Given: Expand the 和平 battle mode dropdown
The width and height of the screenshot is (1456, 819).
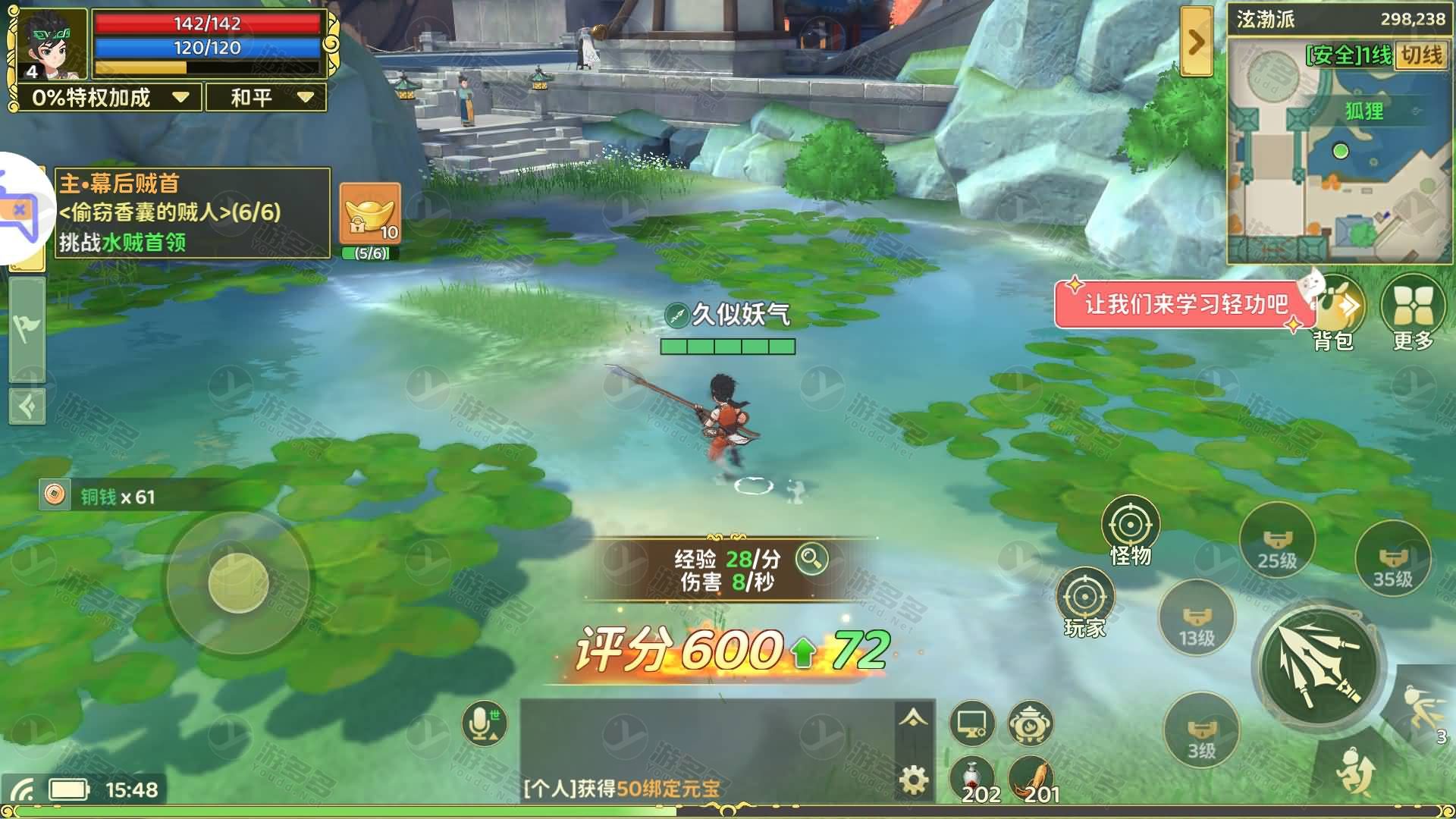Looking at the screenshot, I should coord(265,97).
